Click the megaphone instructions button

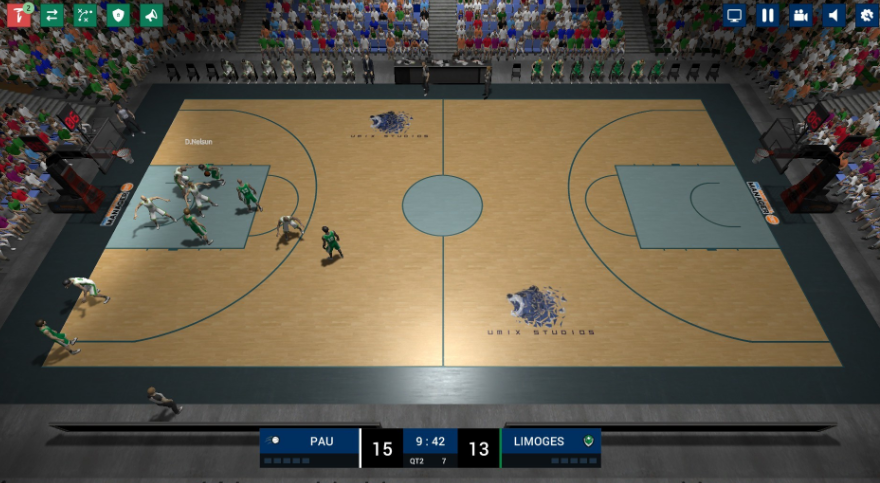pyautogui.click(x=151, y=16)
